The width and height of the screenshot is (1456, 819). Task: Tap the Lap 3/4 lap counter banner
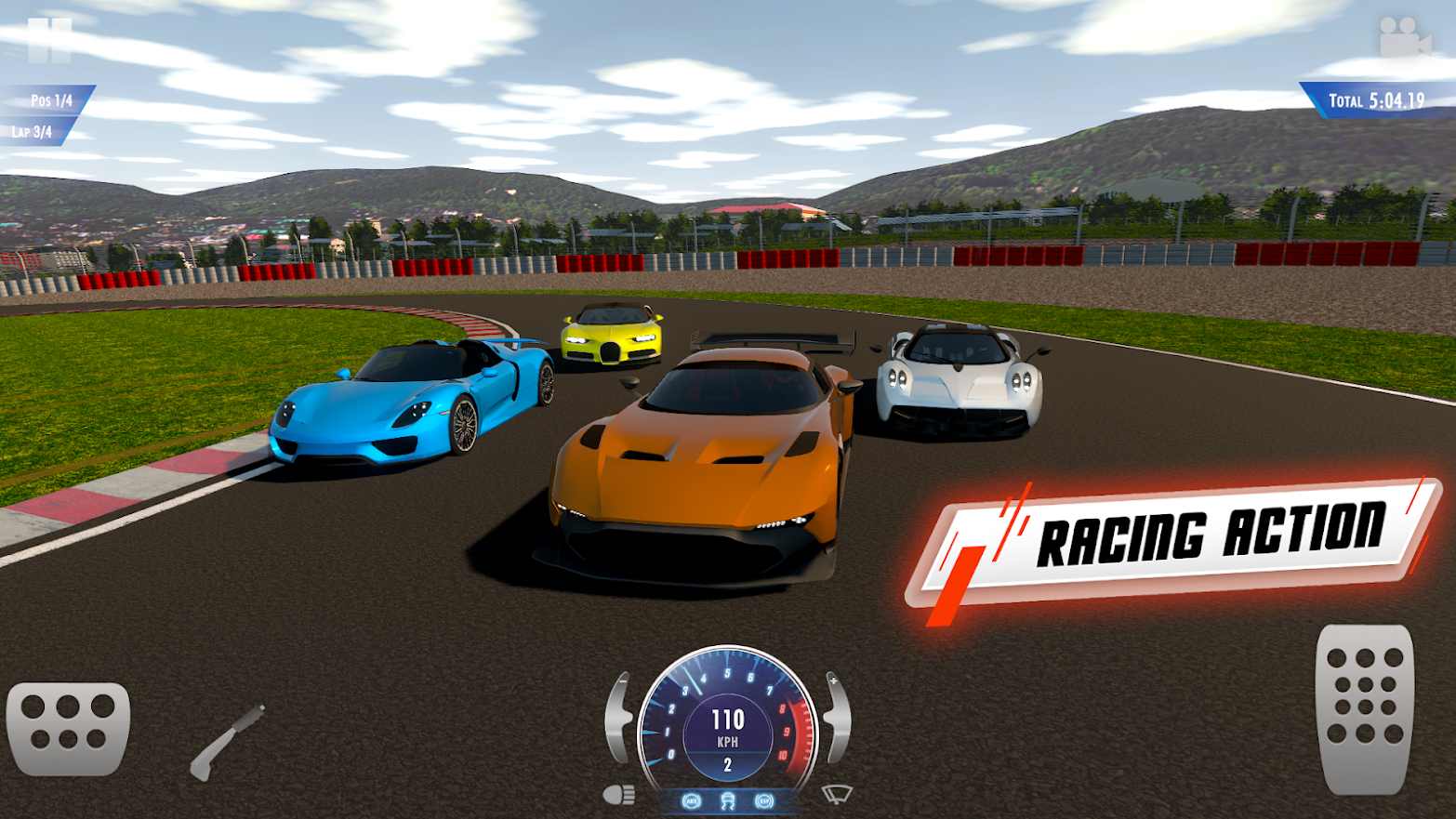coord(31,133)
